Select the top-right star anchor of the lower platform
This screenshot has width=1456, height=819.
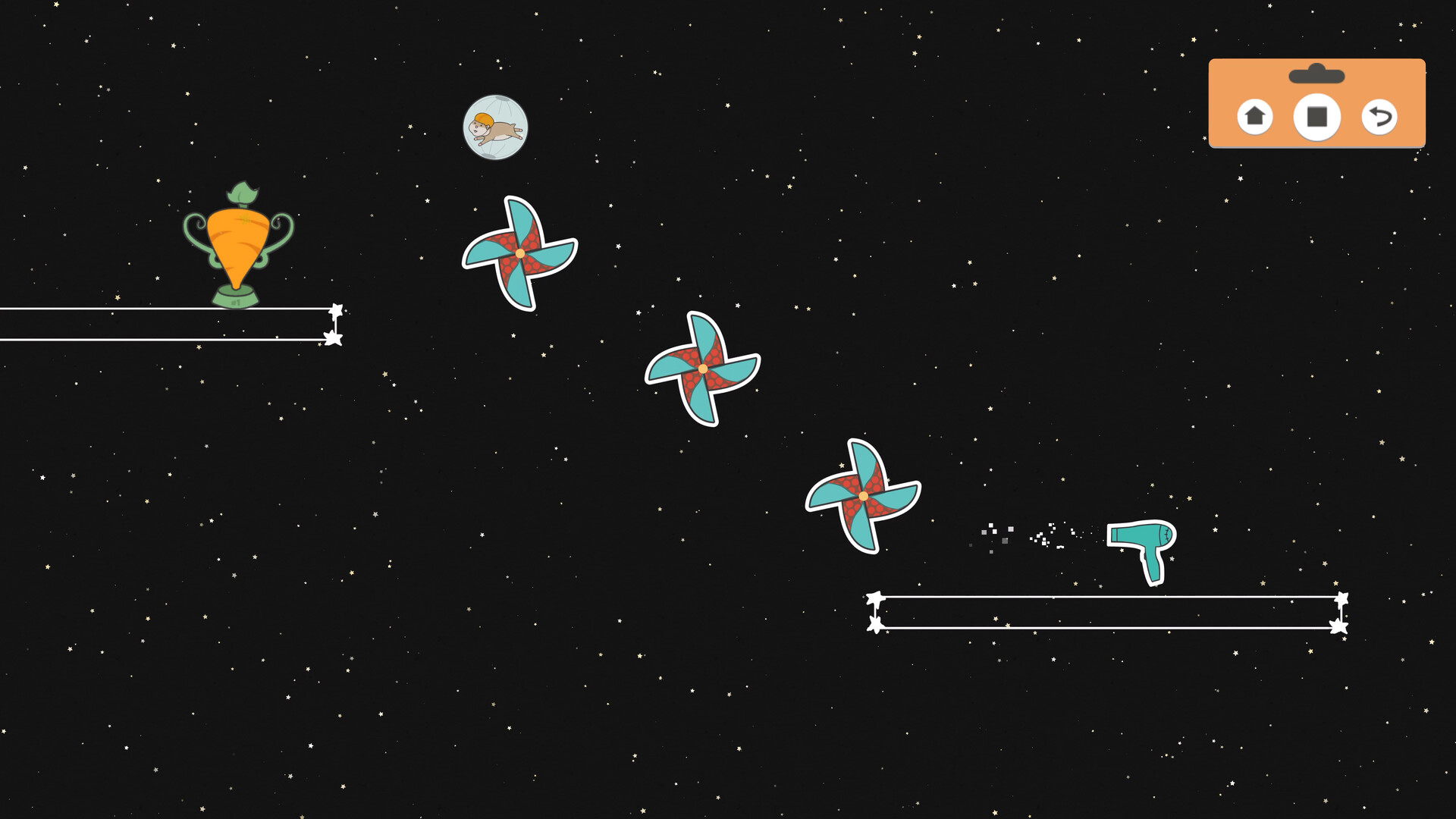click(1341, 598)
